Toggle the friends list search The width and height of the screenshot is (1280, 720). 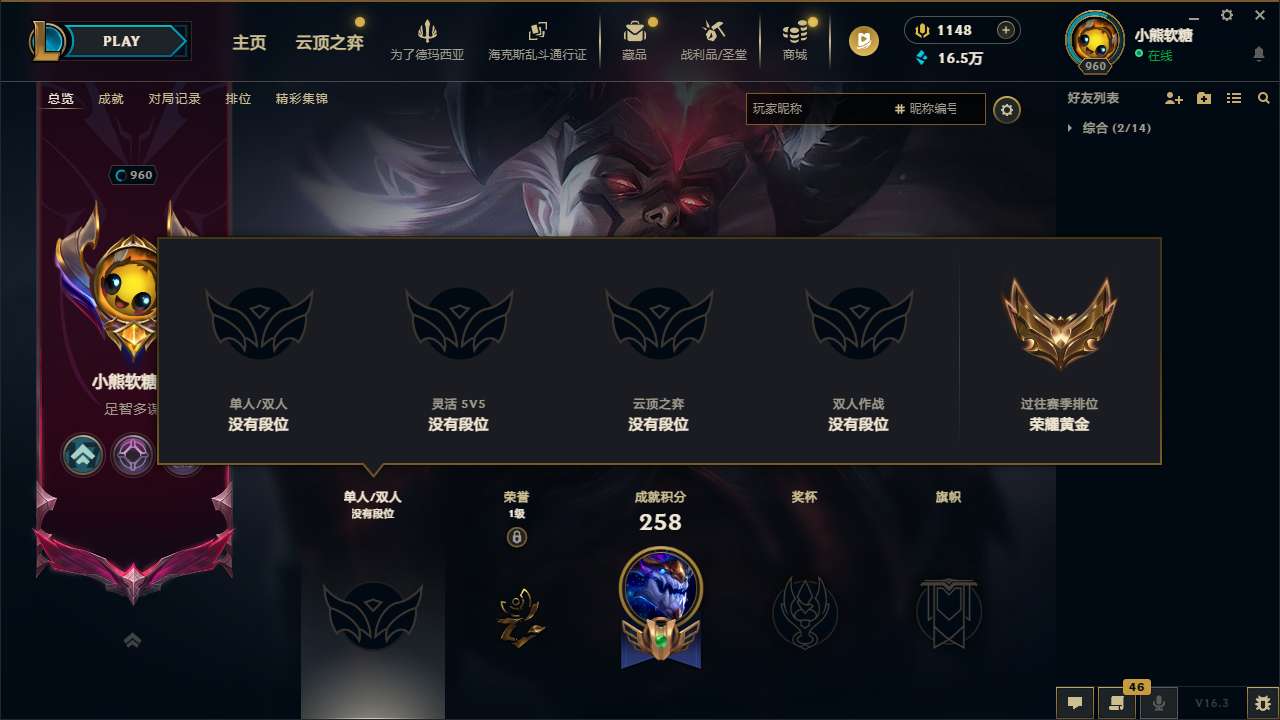[1264, 98]
